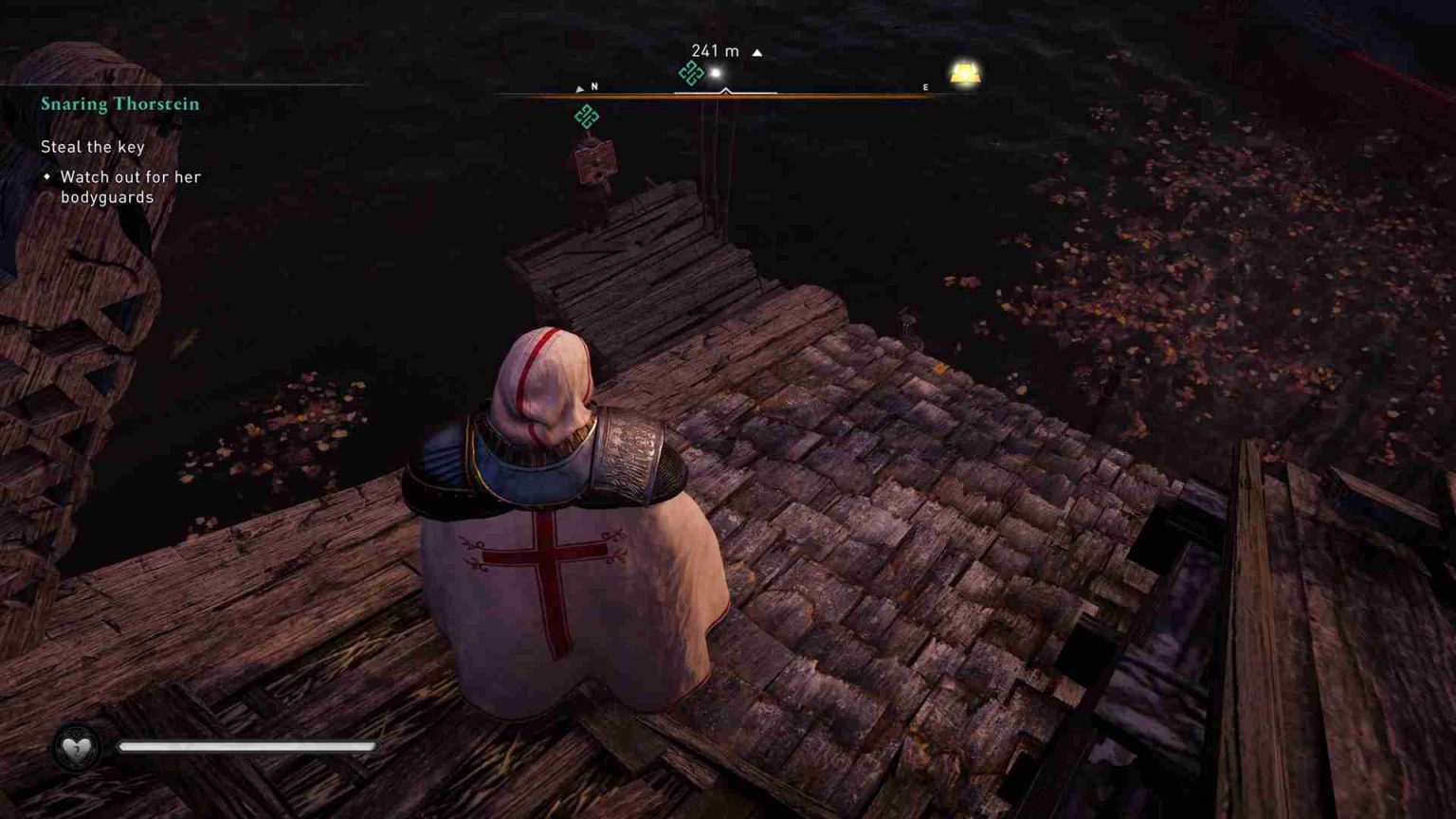Viewport: 1456px width, 819px height.
Task: Toggle the center notch on the compass bar
Action: pyautogui.click(x=727, y=92)
